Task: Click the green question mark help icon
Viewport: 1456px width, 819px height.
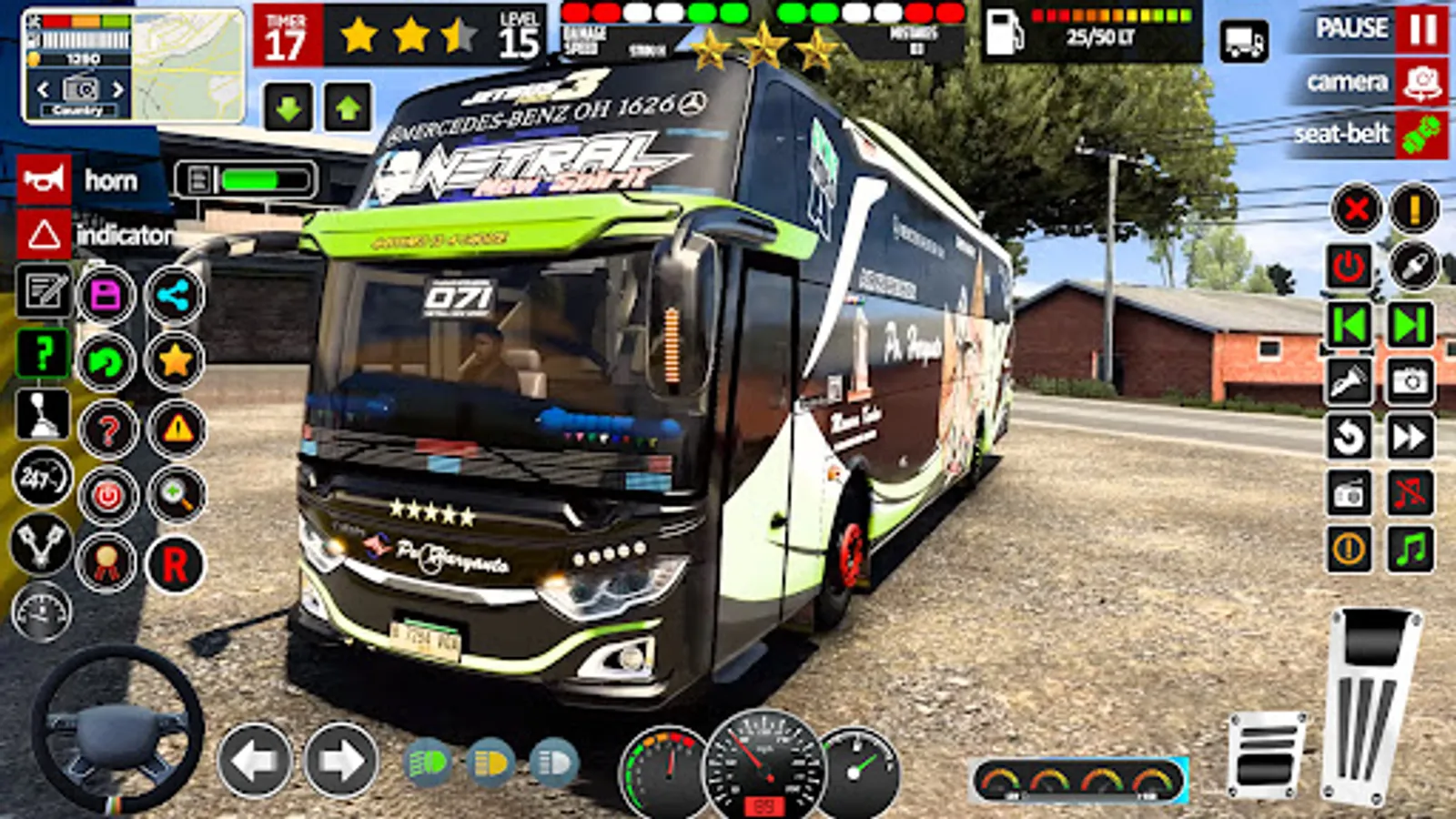Action: (42, 352)
